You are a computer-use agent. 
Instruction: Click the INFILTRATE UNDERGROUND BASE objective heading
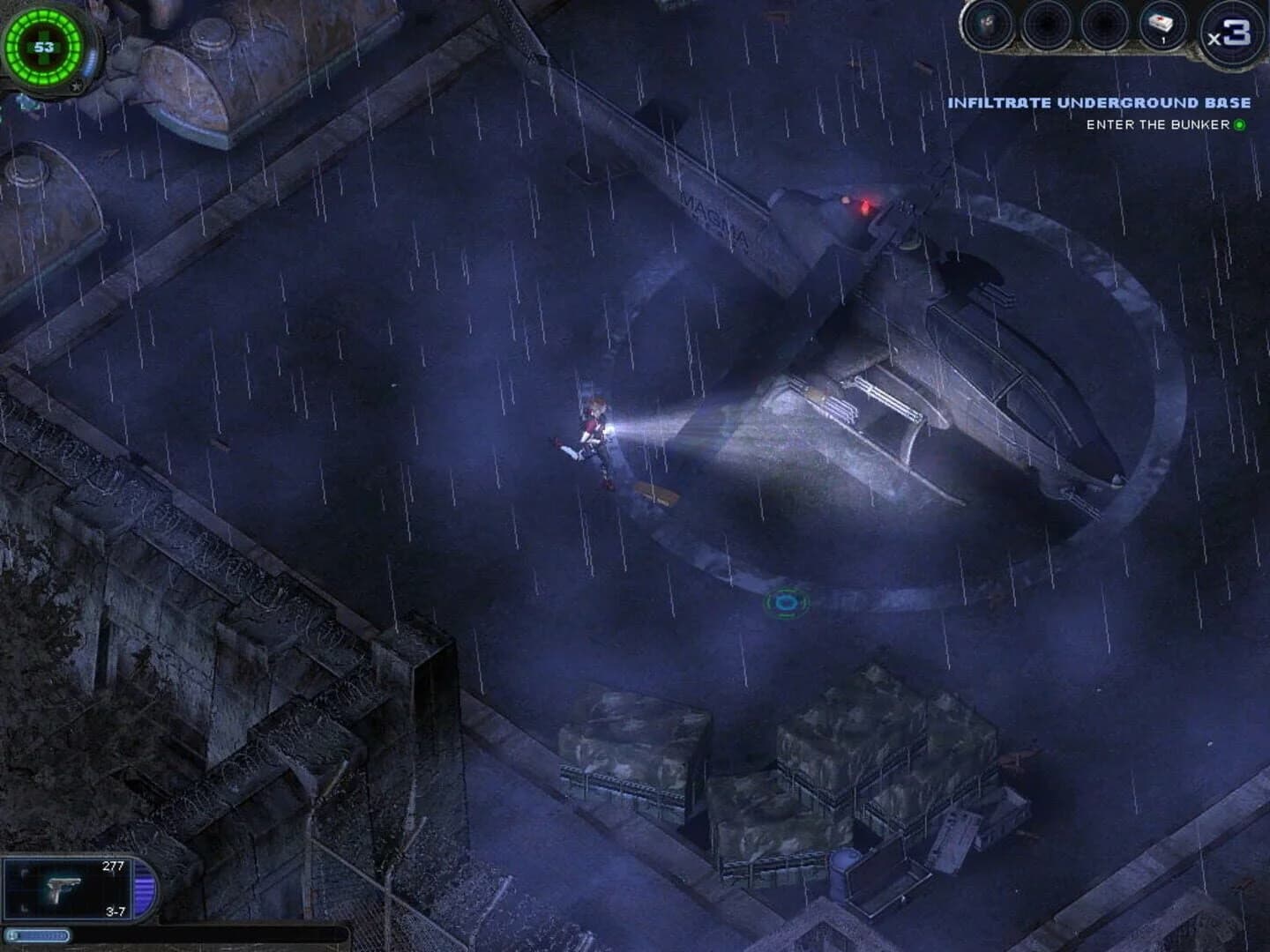pyautogui.click(x=1099, y=102)
